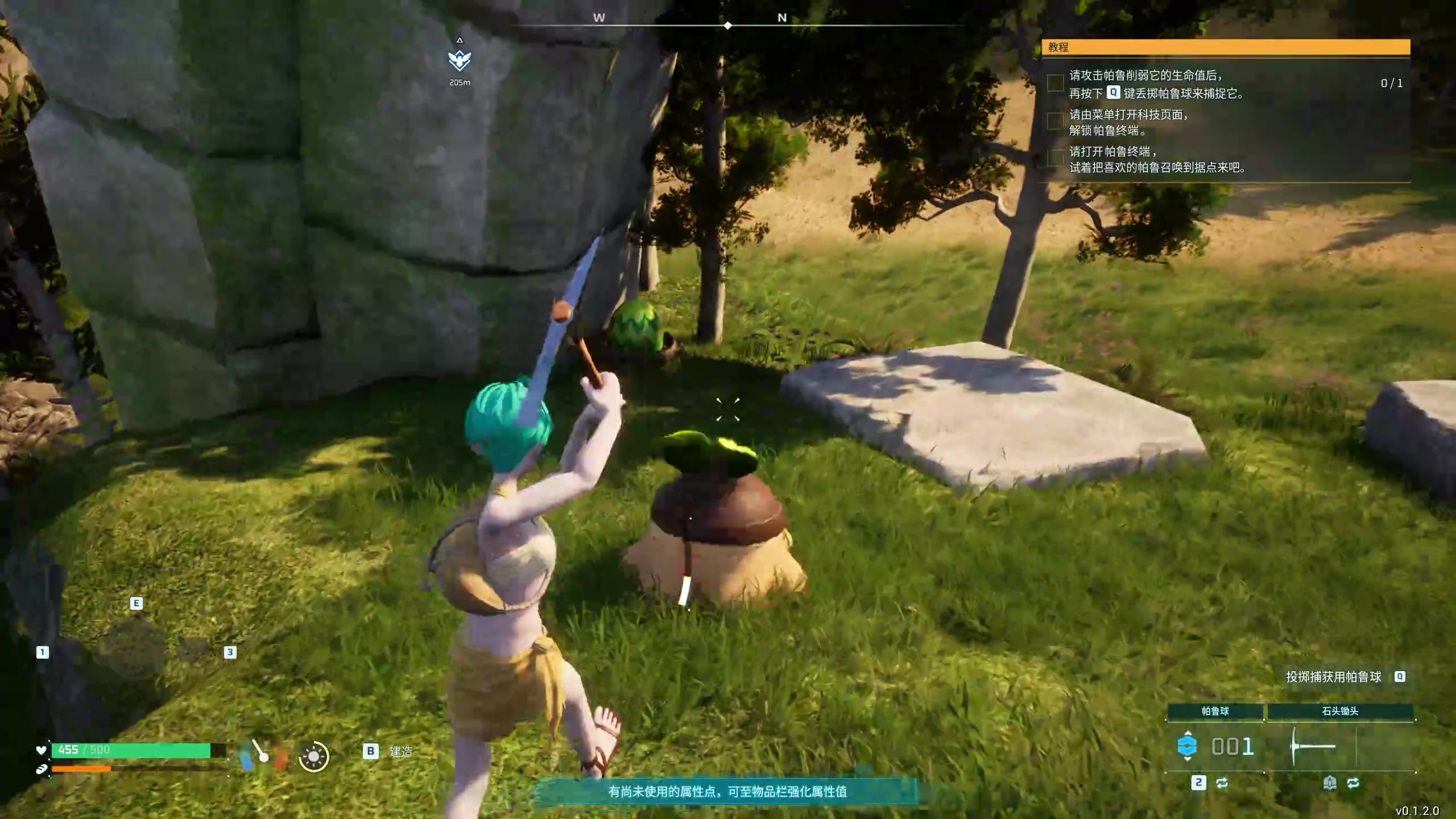The width and height of the screenshot is (1456, 819).
Task: Select the eagle waypoint marker on compass
Action: (x=460, y=60)
